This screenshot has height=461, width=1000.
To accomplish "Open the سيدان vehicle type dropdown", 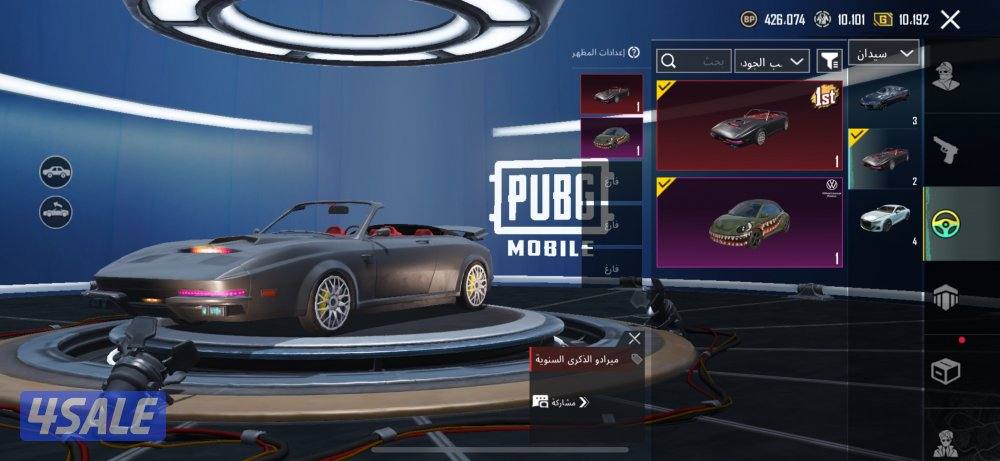I will tap(884, 53).
